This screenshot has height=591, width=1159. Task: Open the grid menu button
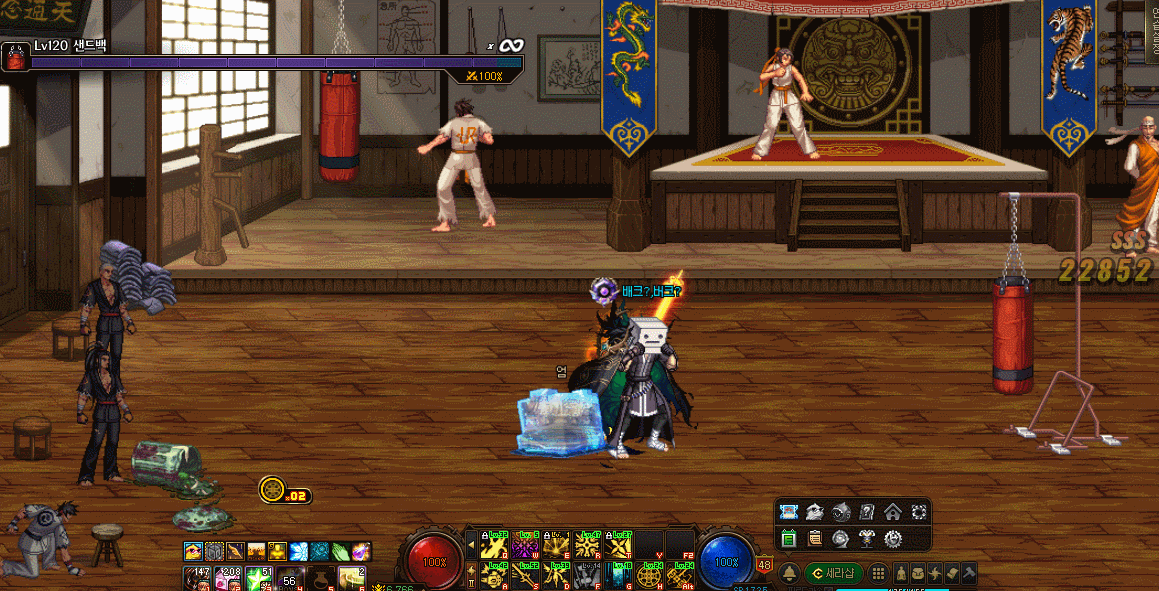point(877,573)
